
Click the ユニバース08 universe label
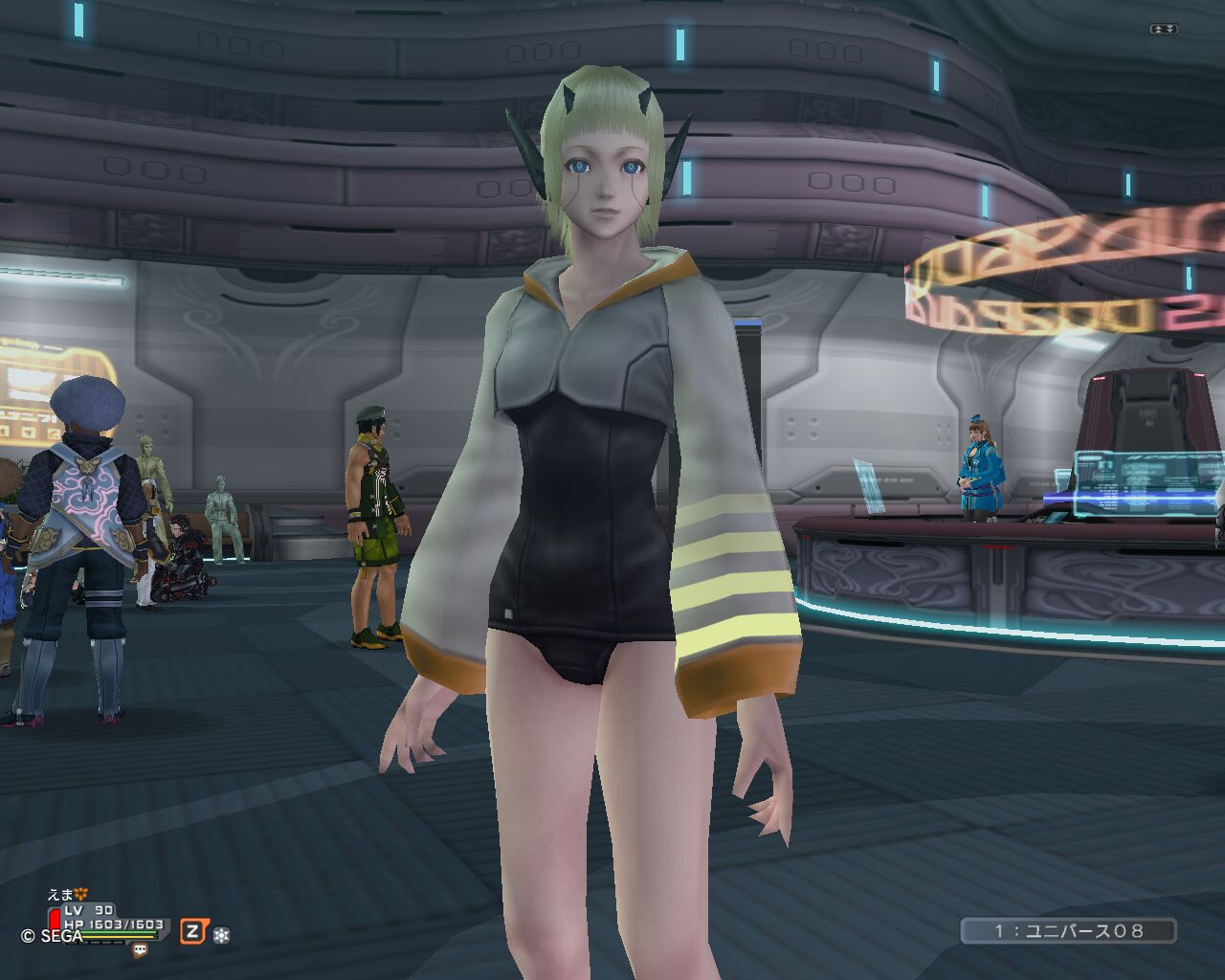click(1068, 930)
